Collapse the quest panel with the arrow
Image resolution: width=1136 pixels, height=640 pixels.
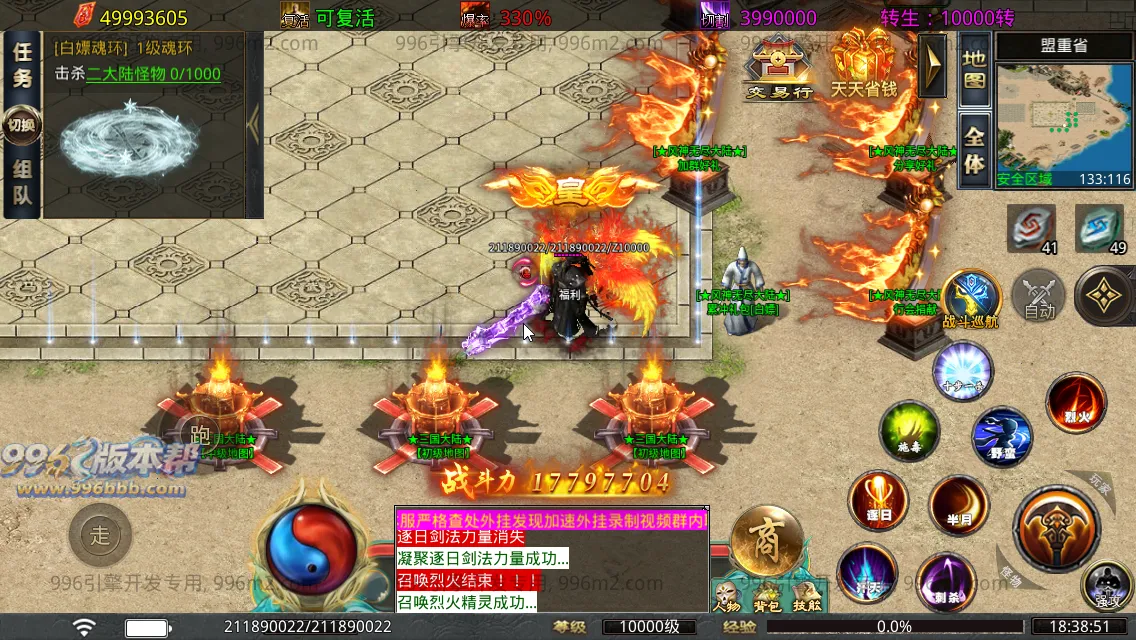click(254, 122)
